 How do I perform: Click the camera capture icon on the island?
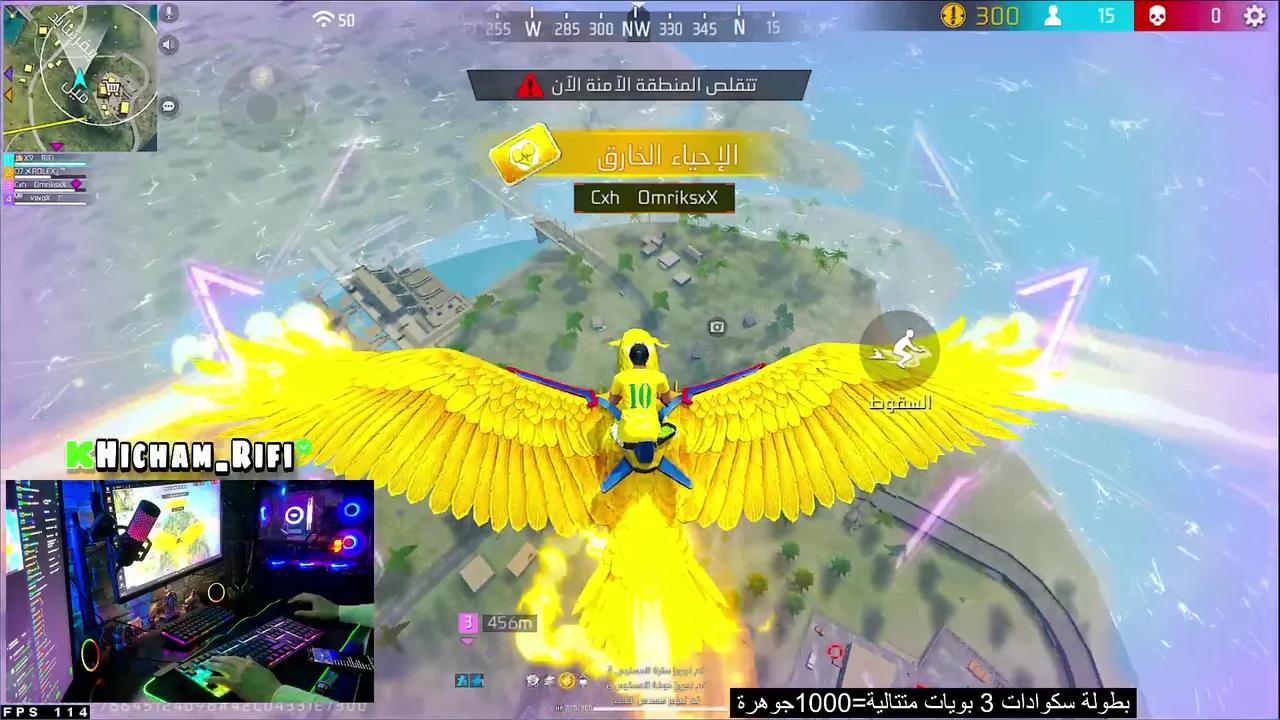click(x=716, y=327)
